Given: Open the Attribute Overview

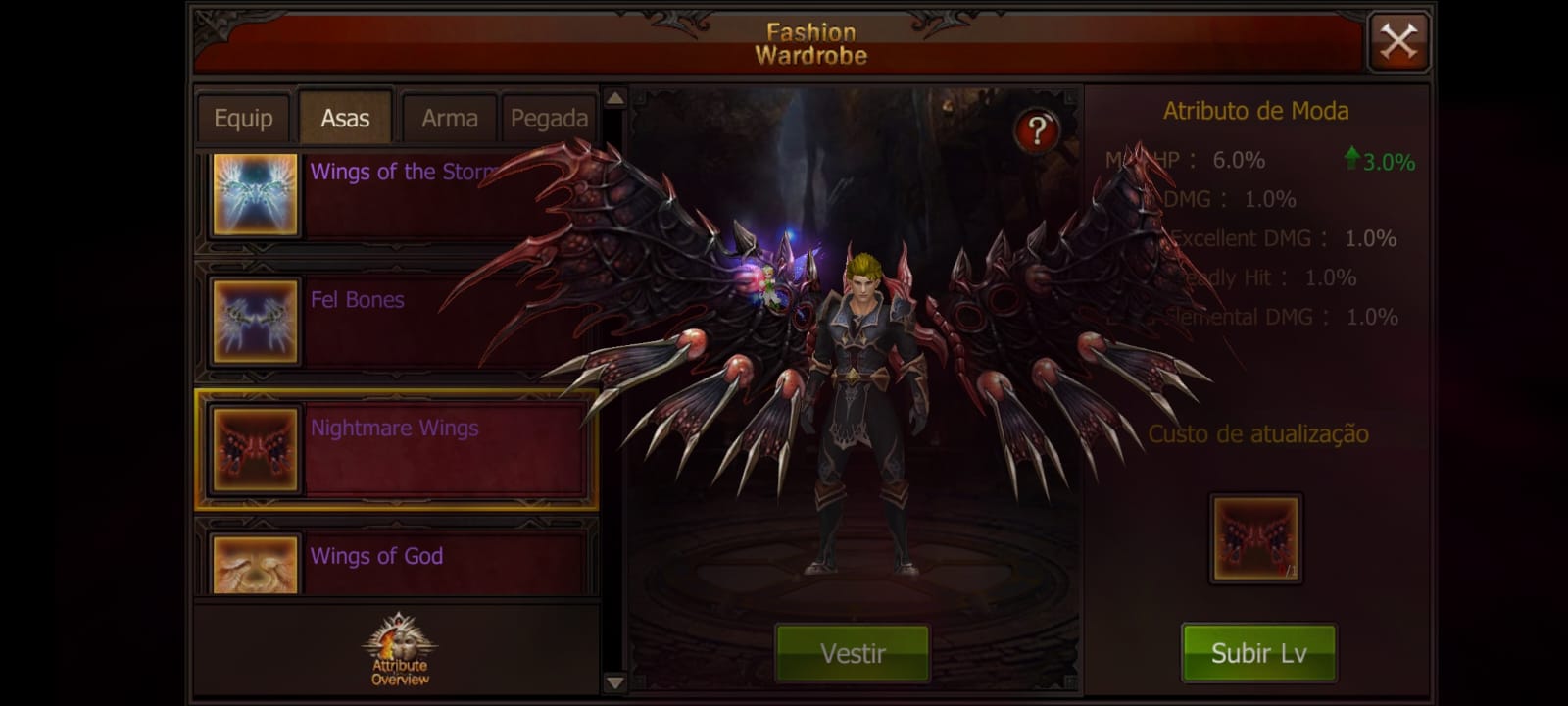Looking at the screenshot, I should click(399, 650).
